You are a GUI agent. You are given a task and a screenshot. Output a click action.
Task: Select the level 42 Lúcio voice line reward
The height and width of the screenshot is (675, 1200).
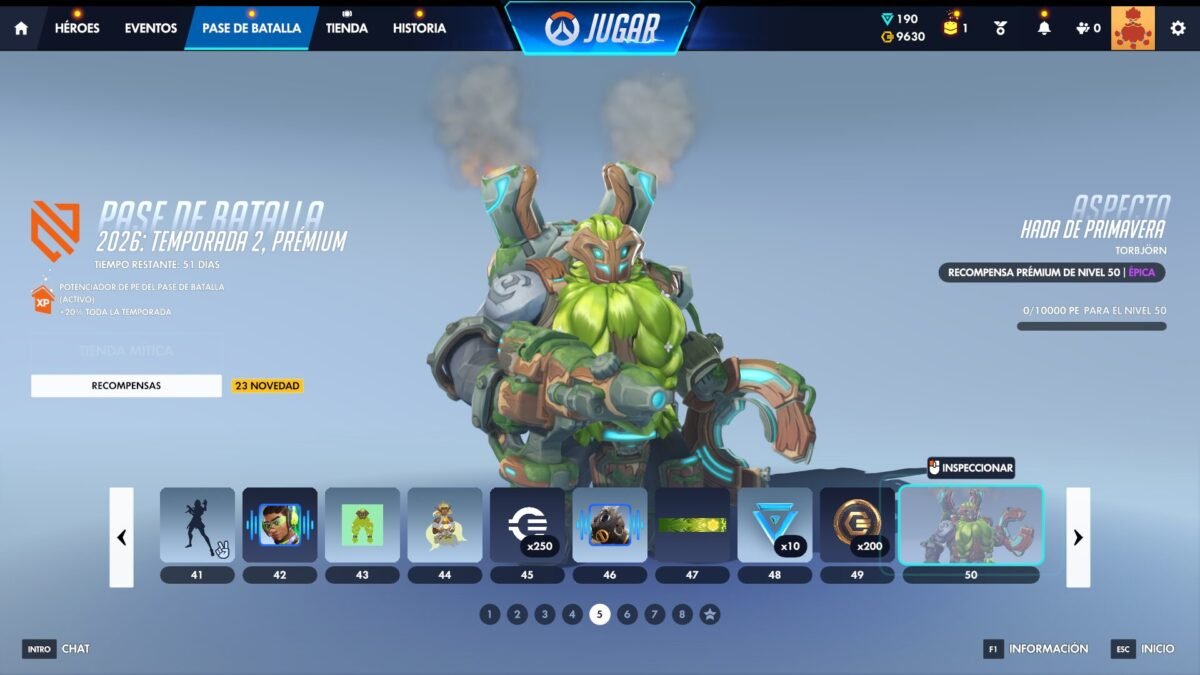[x=280, y=525]
